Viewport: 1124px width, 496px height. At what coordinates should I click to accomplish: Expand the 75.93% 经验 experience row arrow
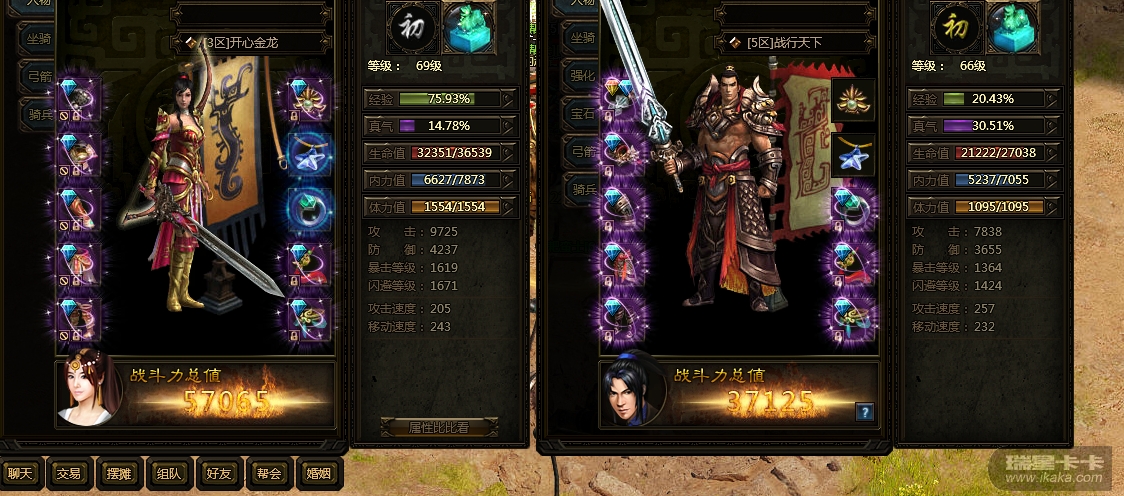(509, 98)
